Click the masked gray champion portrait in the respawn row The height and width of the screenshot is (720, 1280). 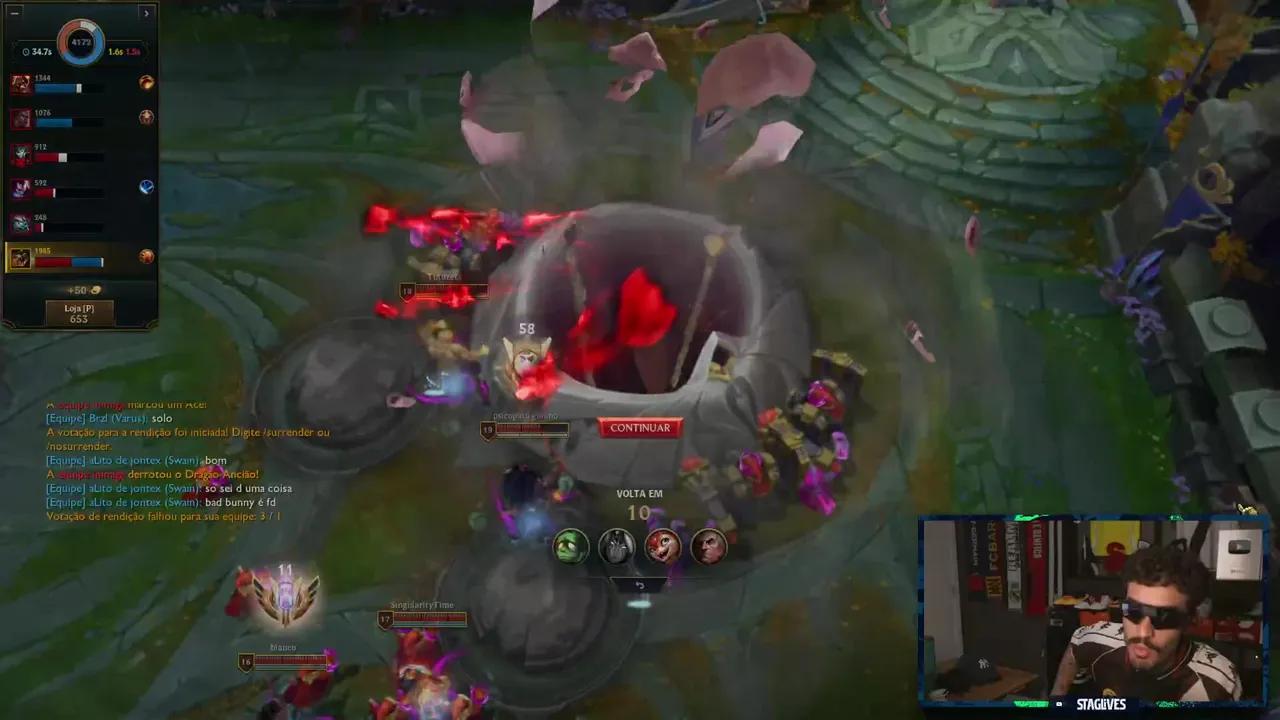click(x=617, y=546)
